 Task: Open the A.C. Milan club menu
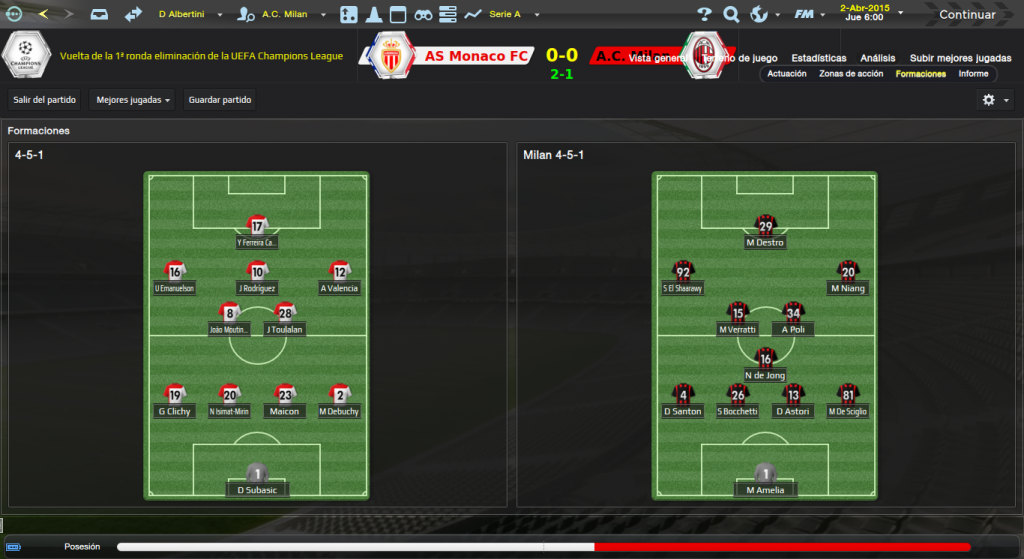click(x=283, y=15)
